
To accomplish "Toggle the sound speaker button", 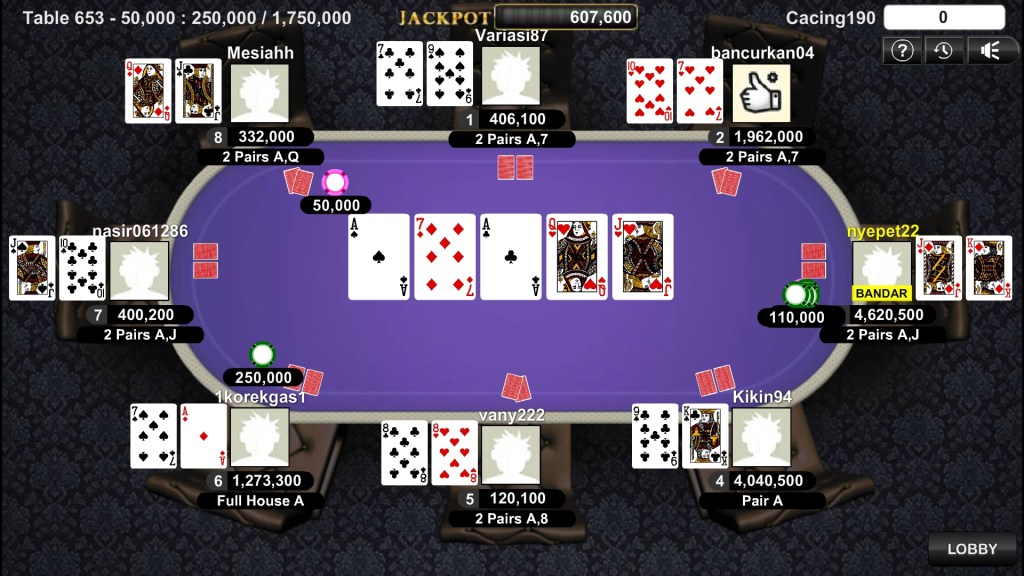I will 988,50.
